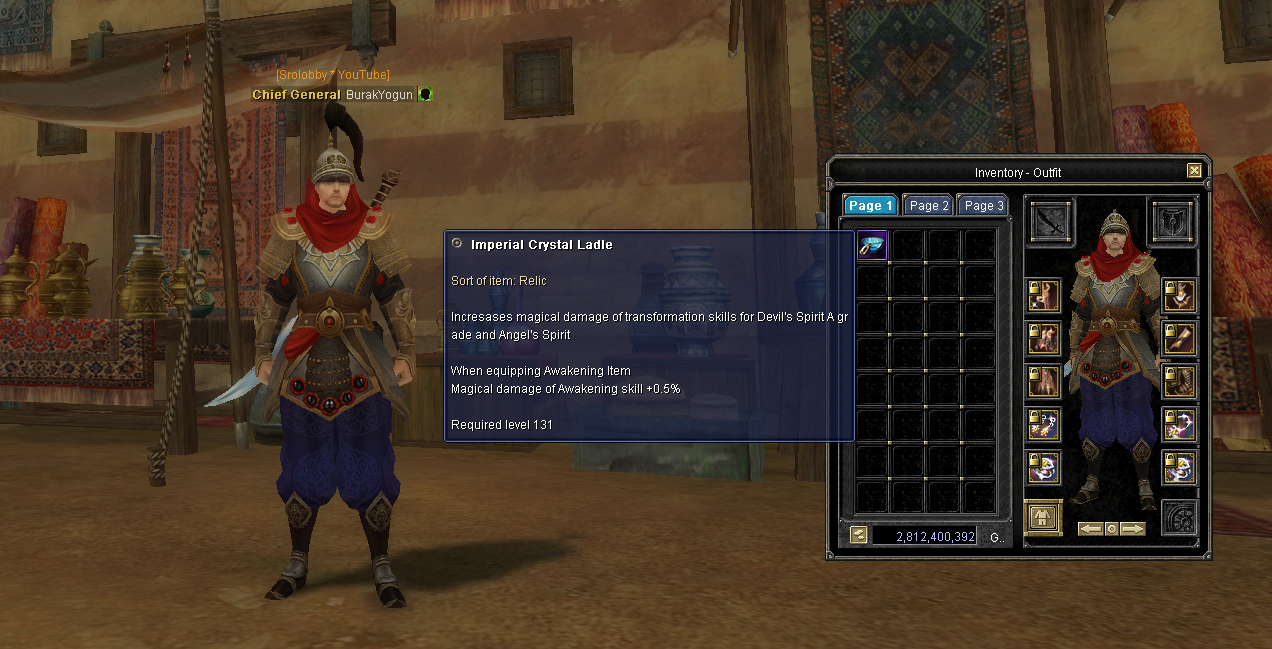
Task: Click the empty sword weapon slot
Action: pos(1051,221)
